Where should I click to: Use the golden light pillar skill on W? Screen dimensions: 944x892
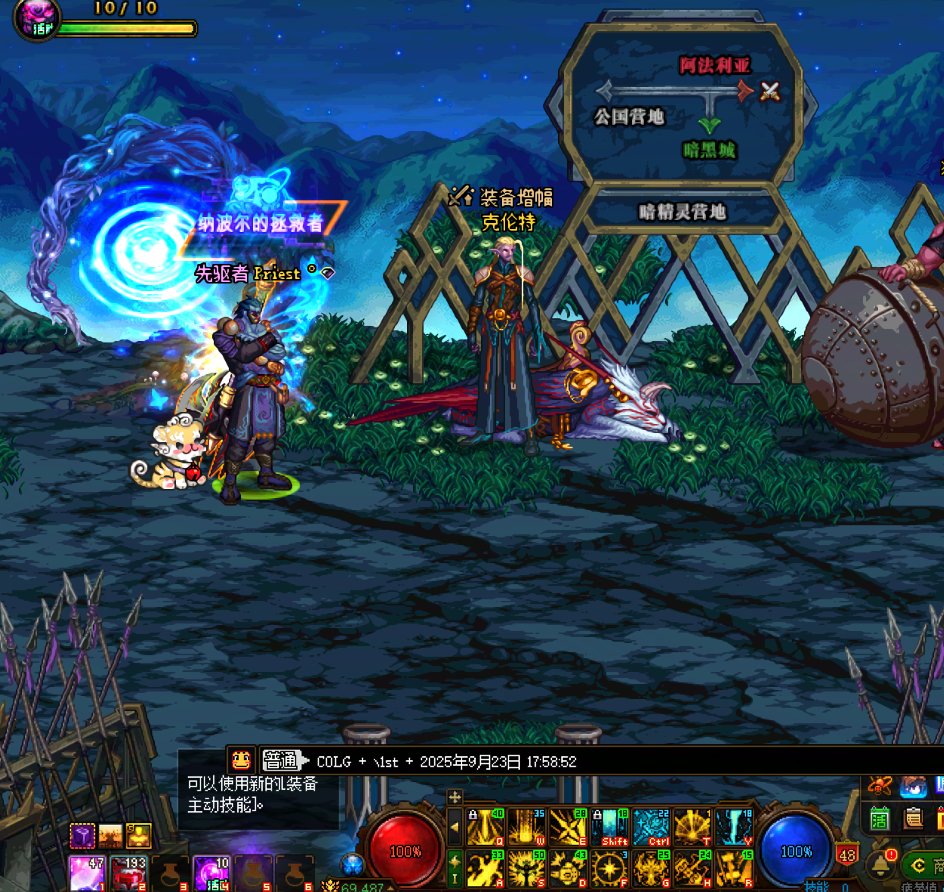[x=526, y=828]
